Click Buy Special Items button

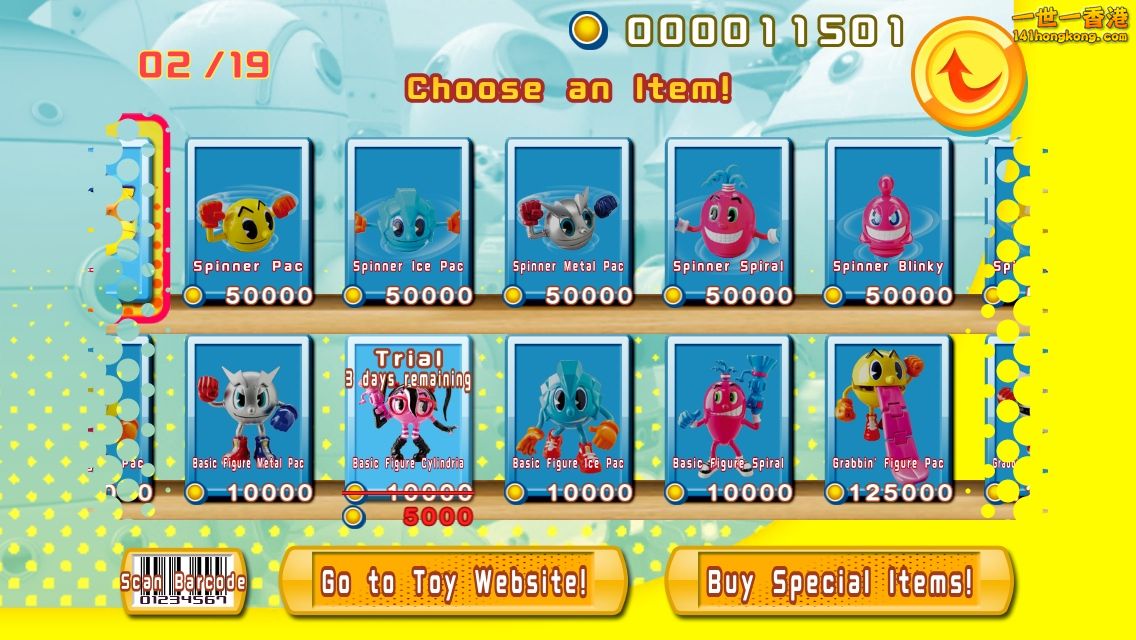[839, 581]
